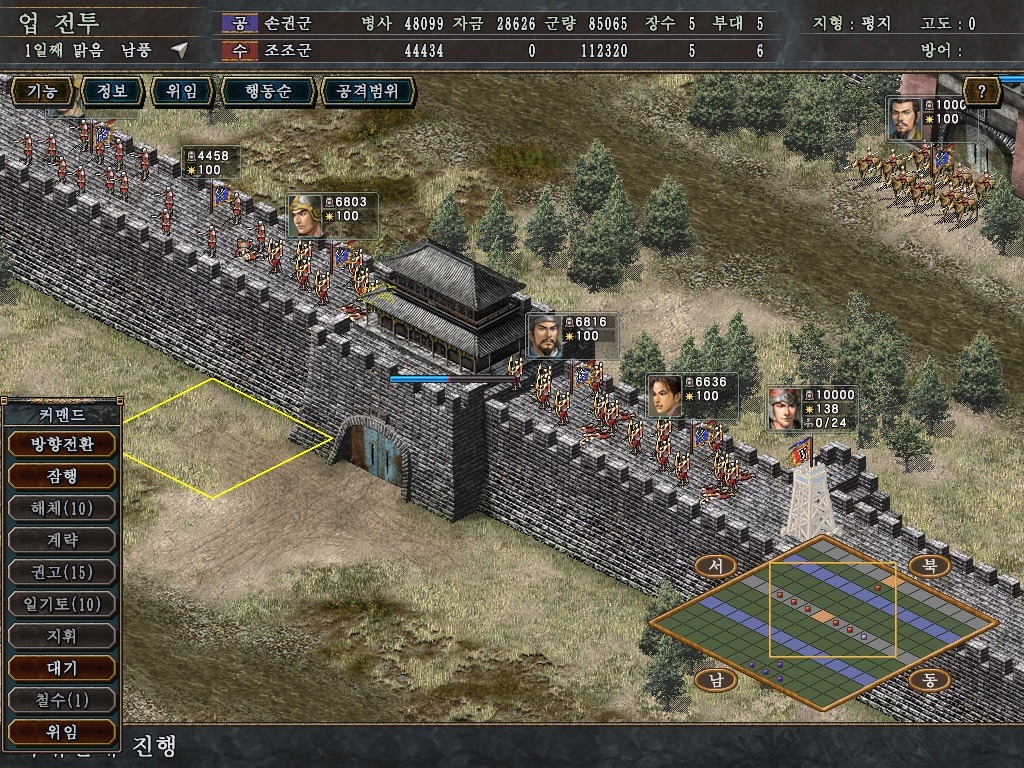Select the 철수(1) retreat command

pos(61,699)
